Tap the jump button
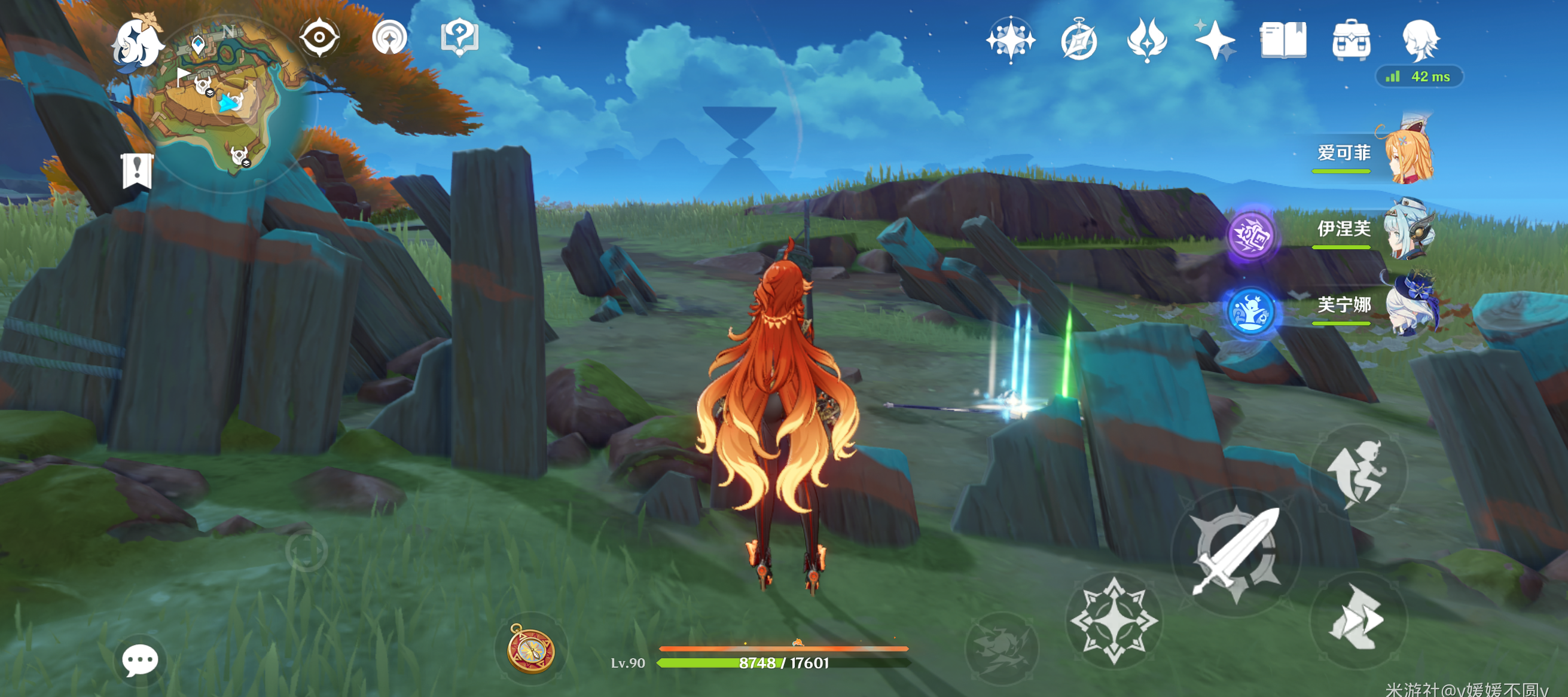 [1359, 472]
